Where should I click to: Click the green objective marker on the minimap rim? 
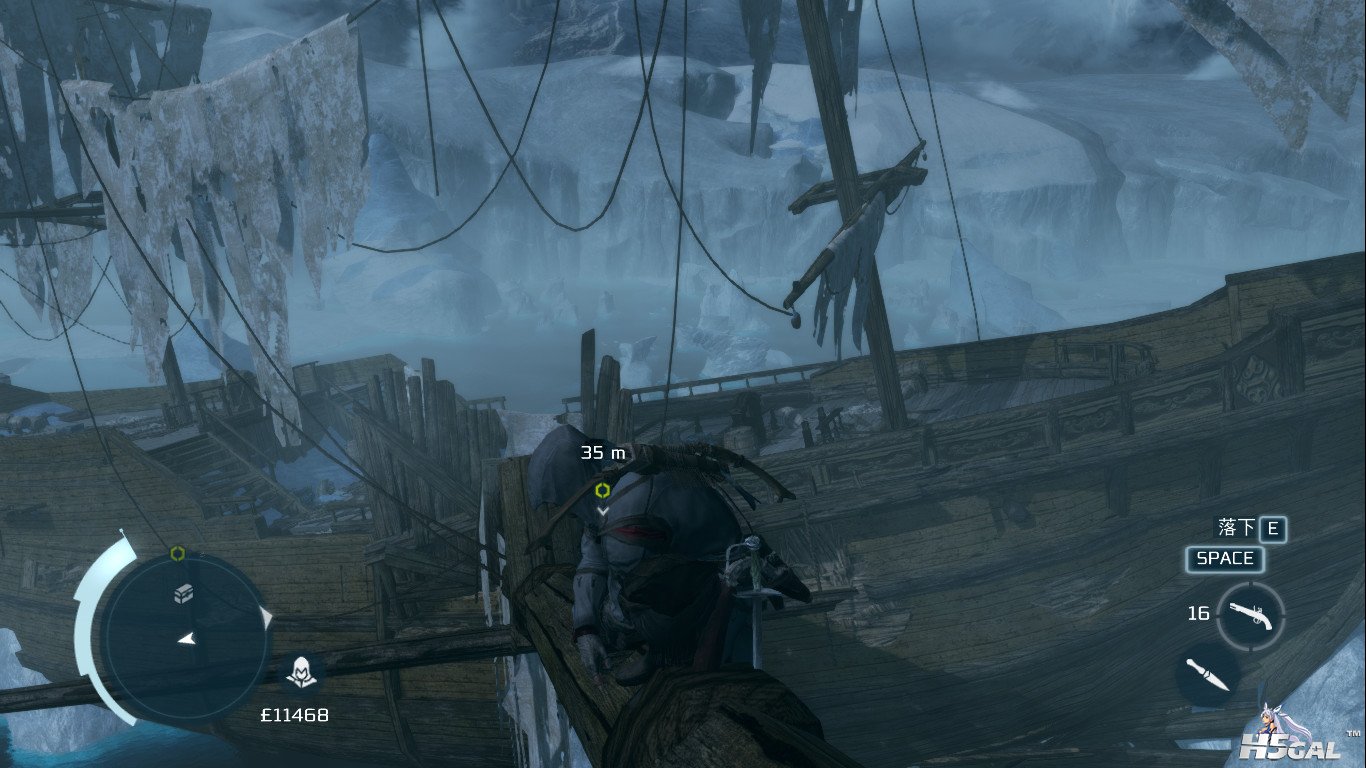pyautogui.click(x=178, y=553)
